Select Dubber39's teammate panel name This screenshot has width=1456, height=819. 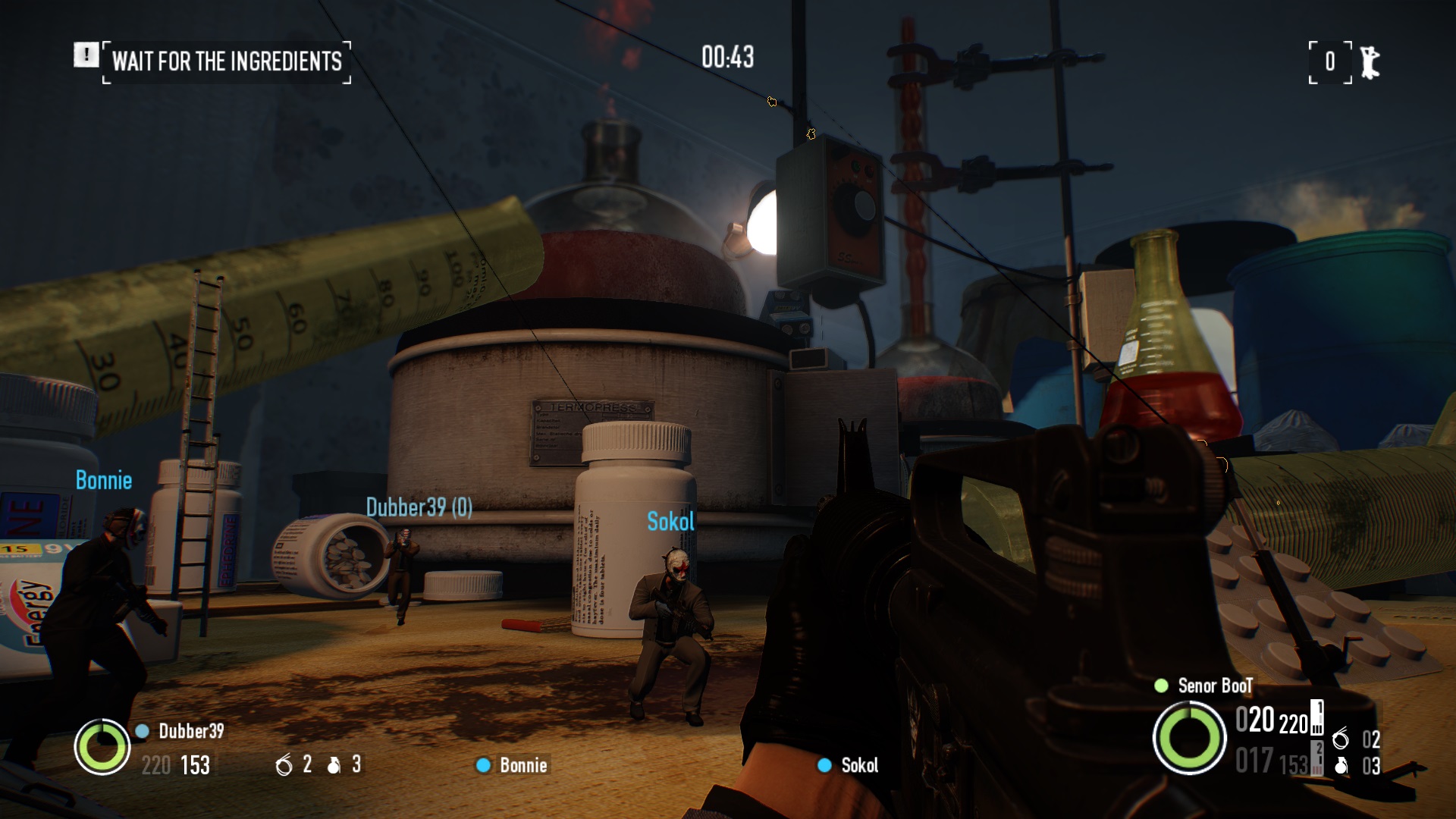(x=190, y=731)
